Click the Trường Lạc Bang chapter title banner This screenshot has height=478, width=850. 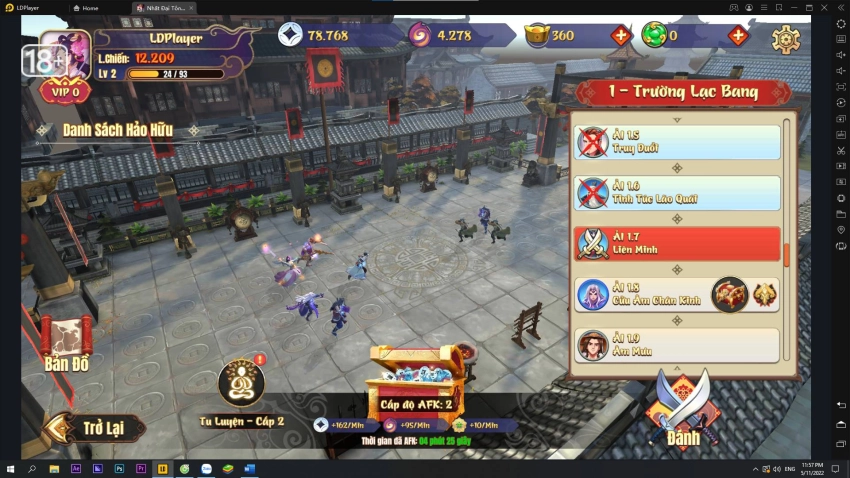pyautogui.click(x=683, y=92)
